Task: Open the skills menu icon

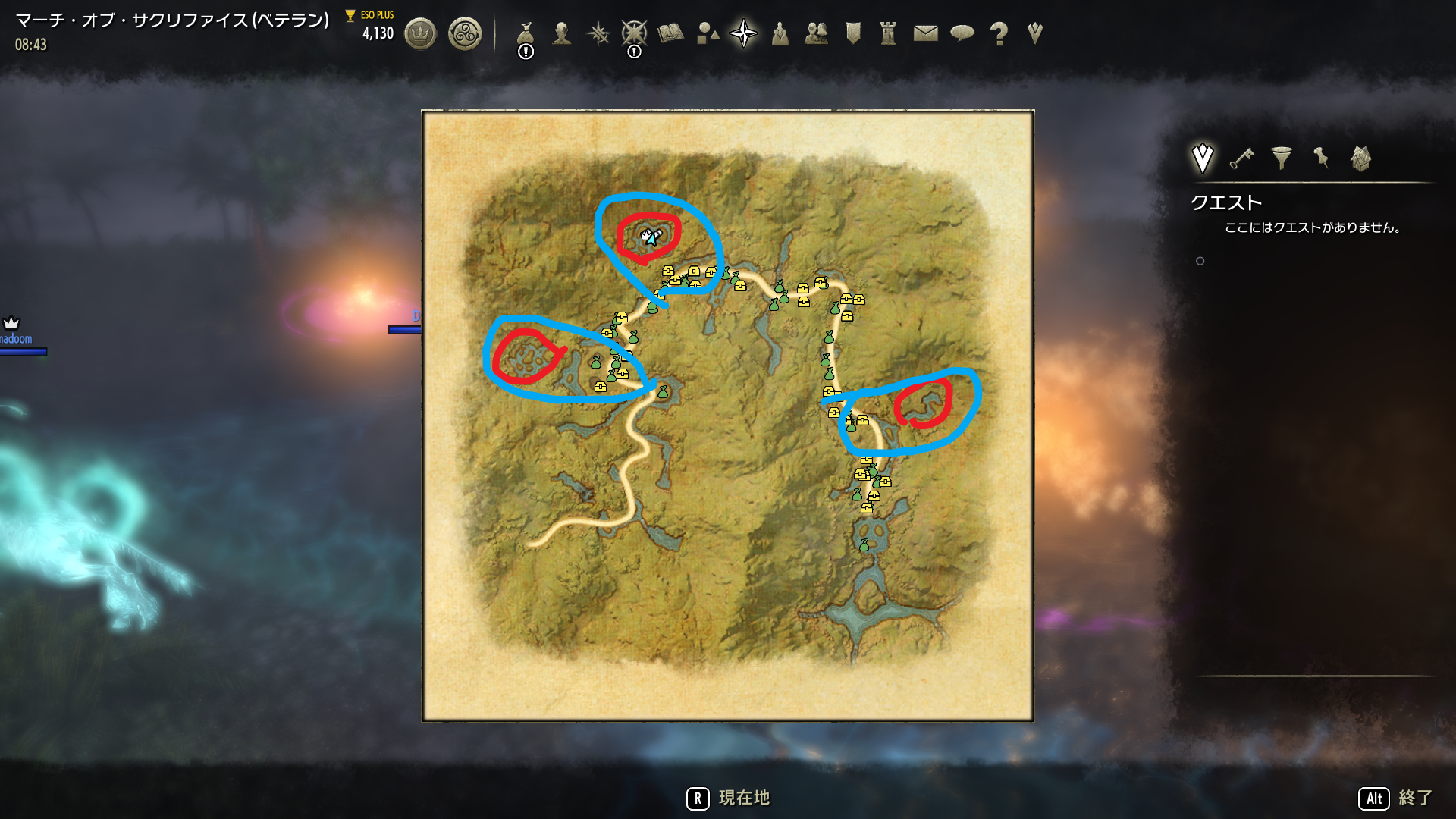Action: pos(598,33)
